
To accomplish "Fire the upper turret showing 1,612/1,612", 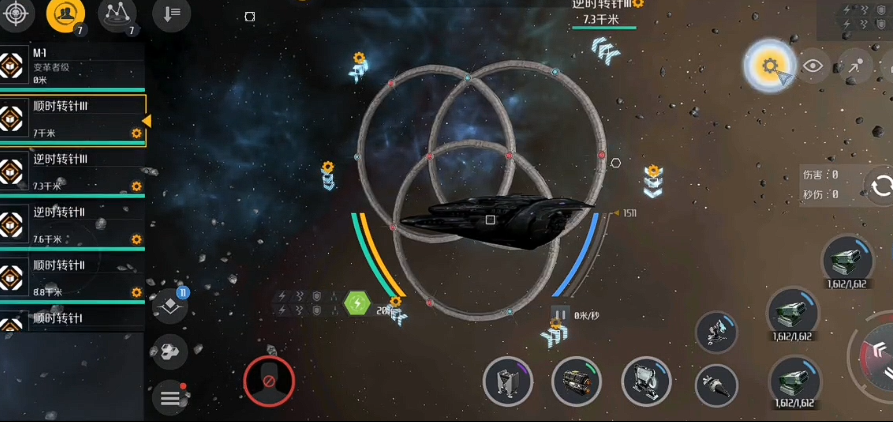I will click(847, 260).
